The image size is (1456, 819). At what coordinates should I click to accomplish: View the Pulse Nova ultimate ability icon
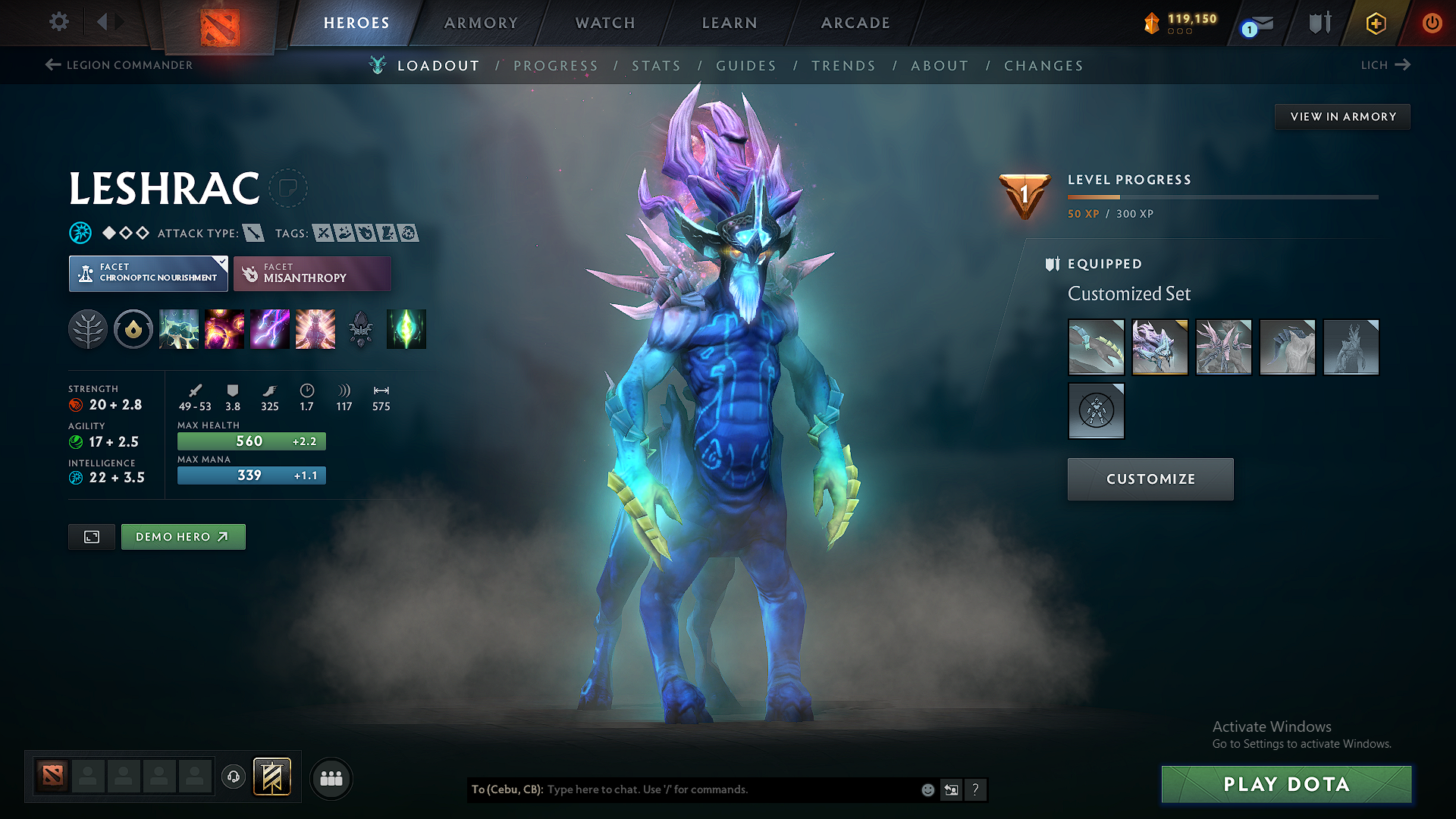315,329
